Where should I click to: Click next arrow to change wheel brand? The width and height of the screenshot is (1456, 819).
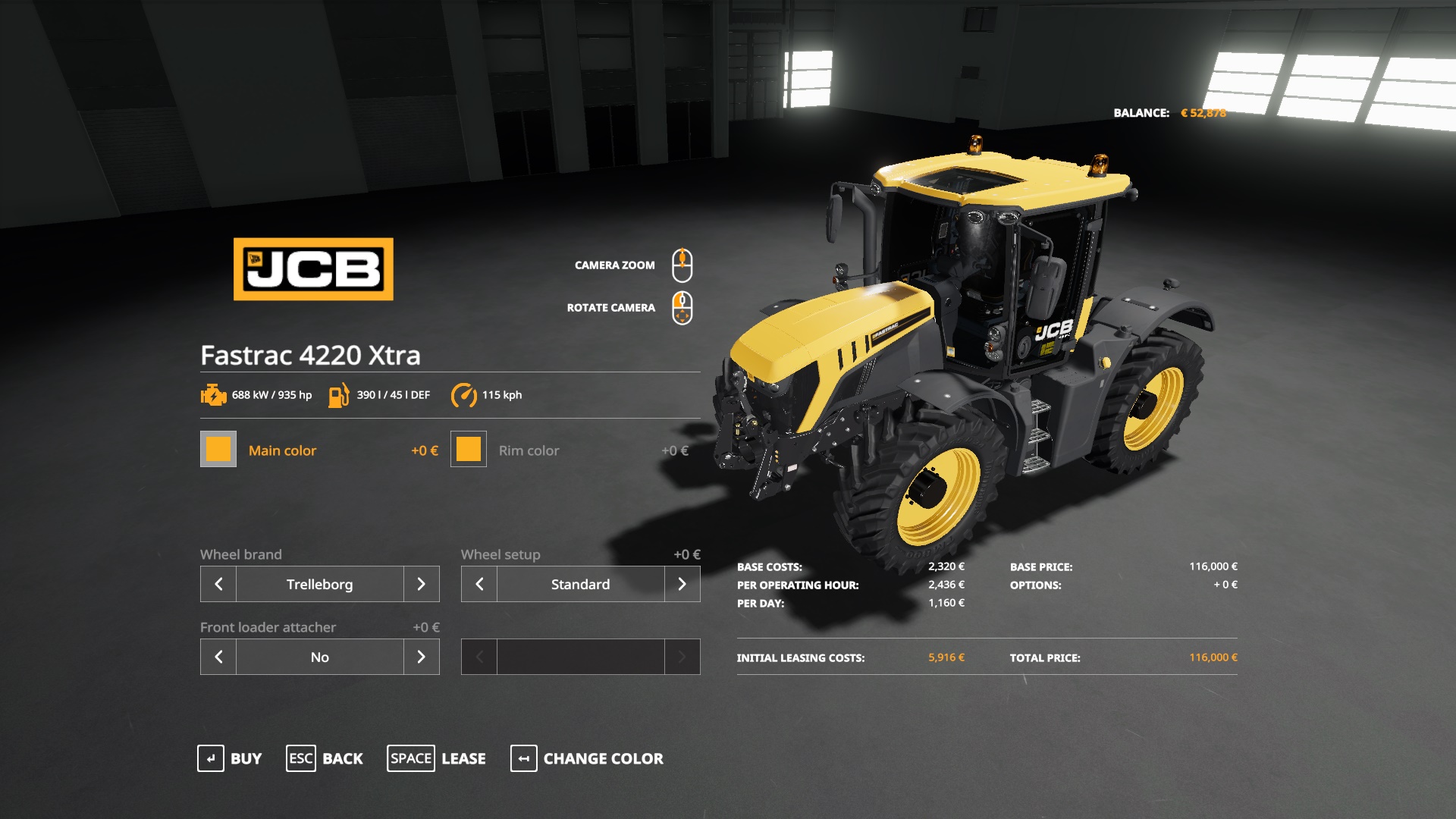tap(422, 584)
